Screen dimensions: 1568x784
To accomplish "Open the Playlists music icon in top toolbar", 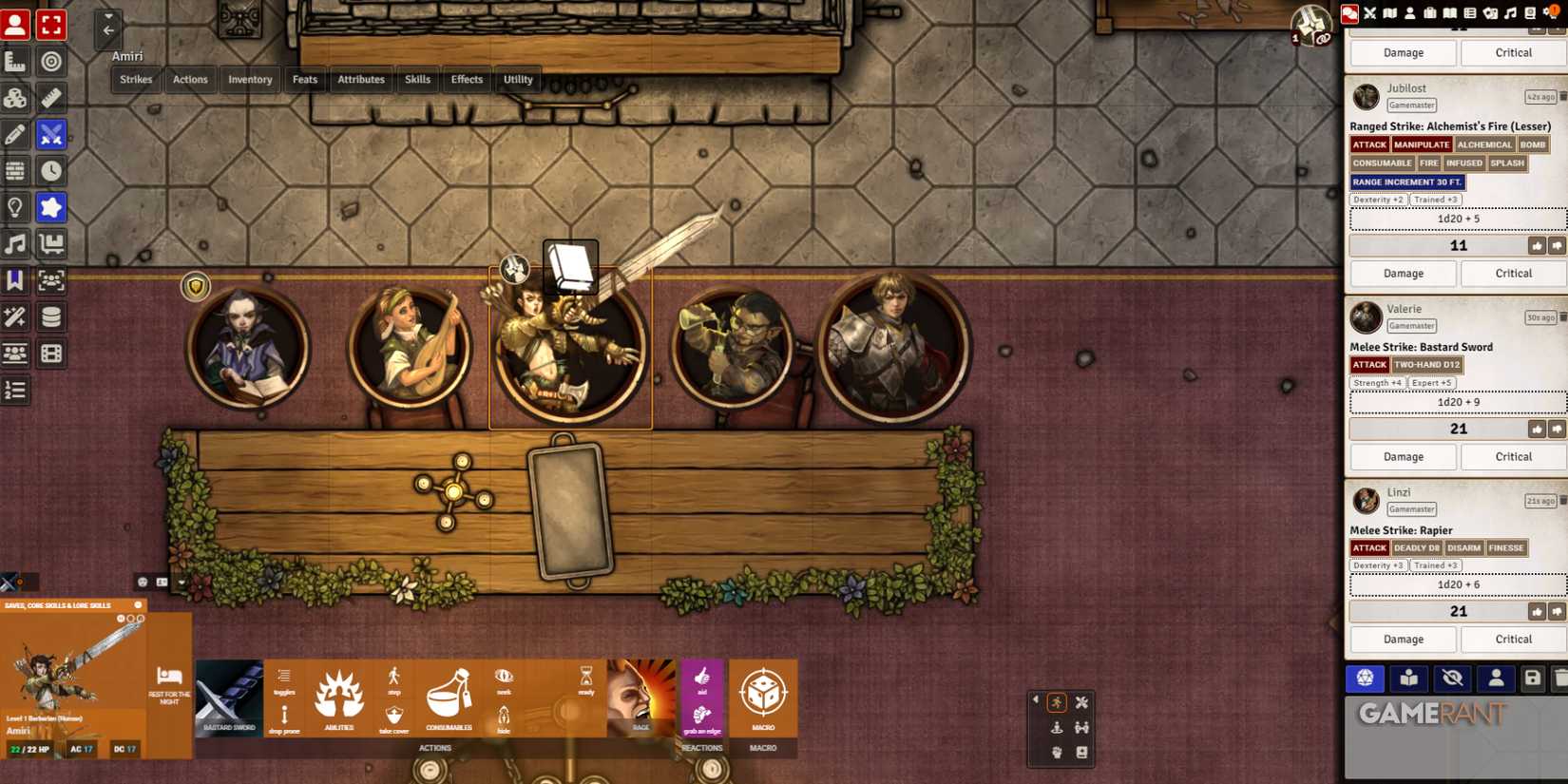I will 1510,13.
